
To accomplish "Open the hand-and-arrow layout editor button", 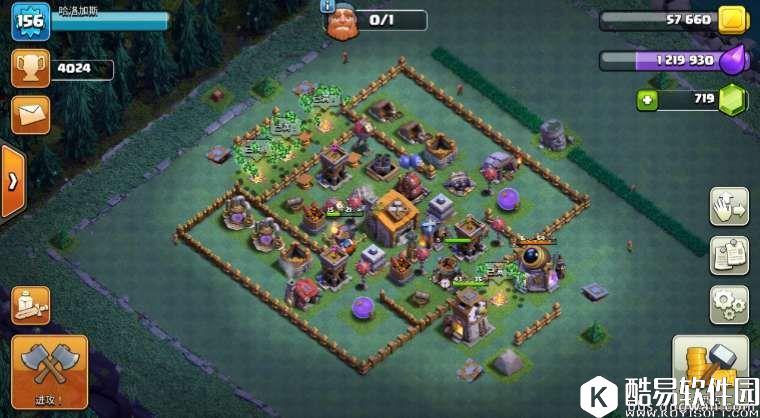I will tap(729, 207).
